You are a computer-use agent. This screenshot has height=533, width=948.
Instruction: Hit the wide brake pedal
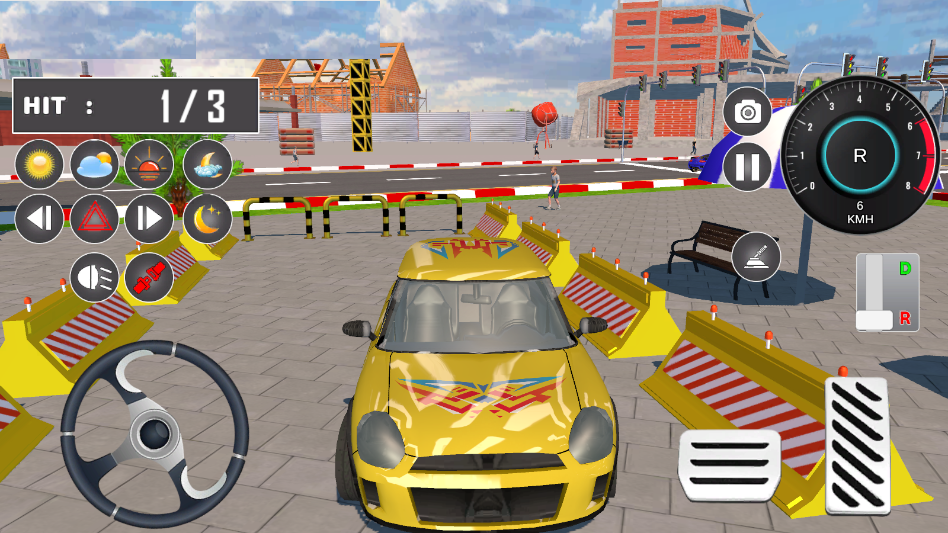[729, 465]
